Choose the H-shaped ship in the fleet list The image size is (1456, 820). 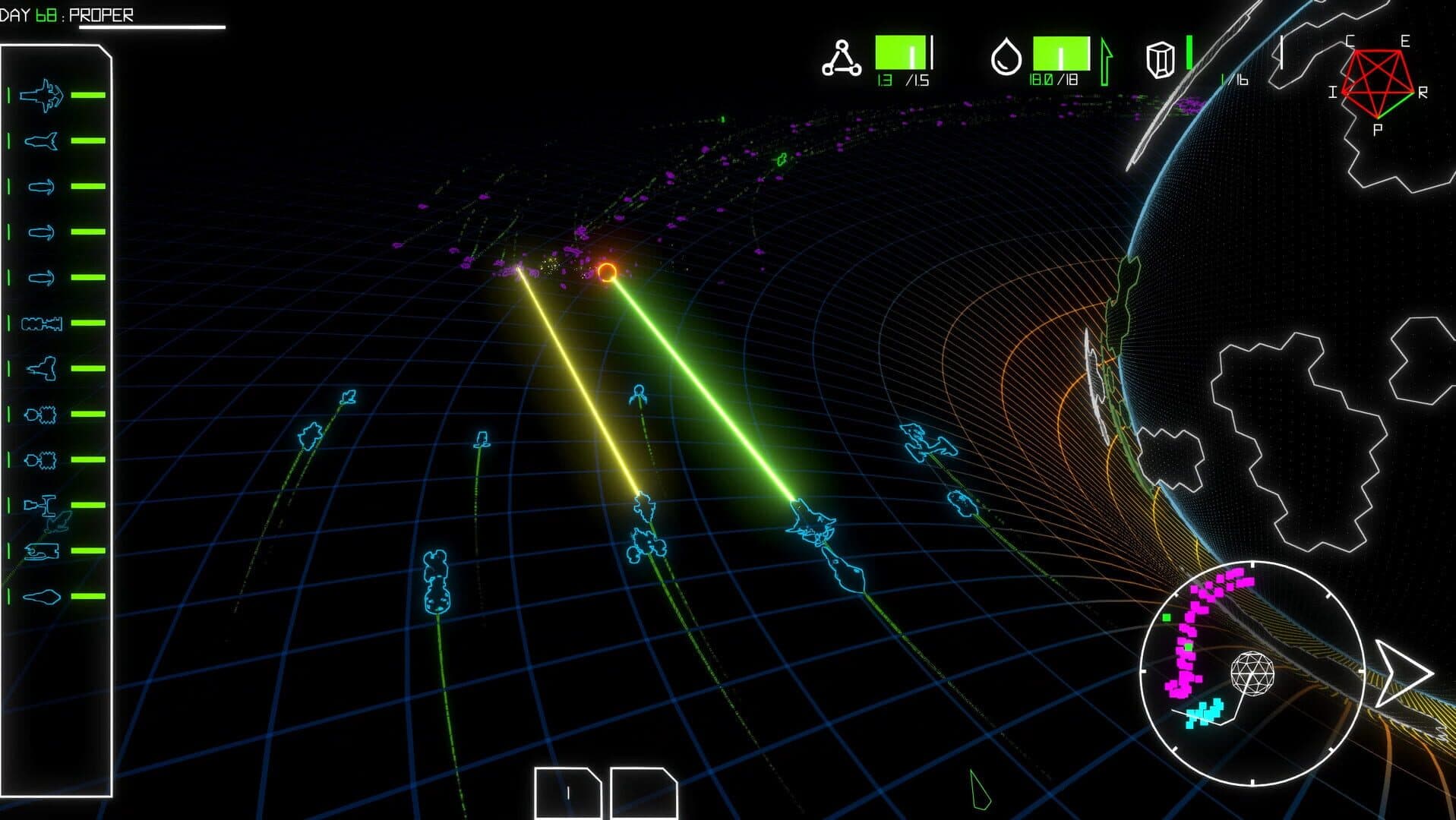[x=40, y=504]
